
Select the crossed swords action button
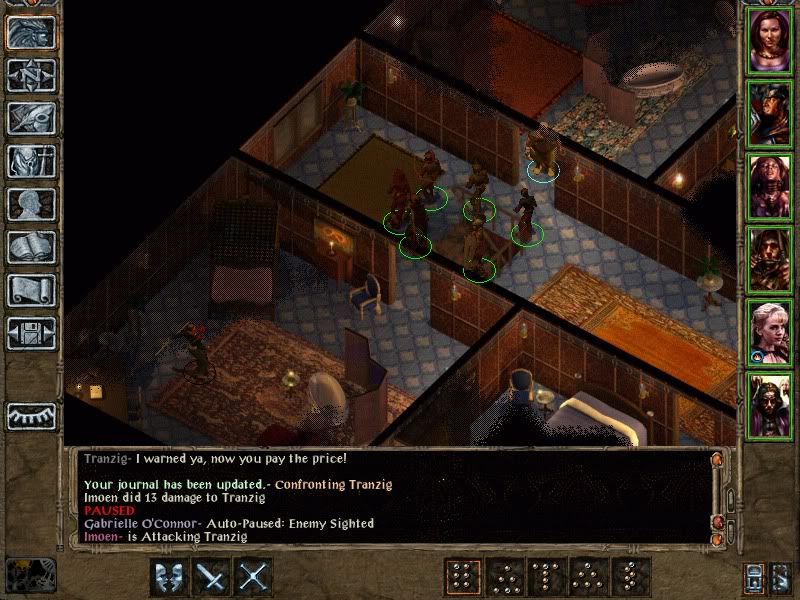point(255,577)
